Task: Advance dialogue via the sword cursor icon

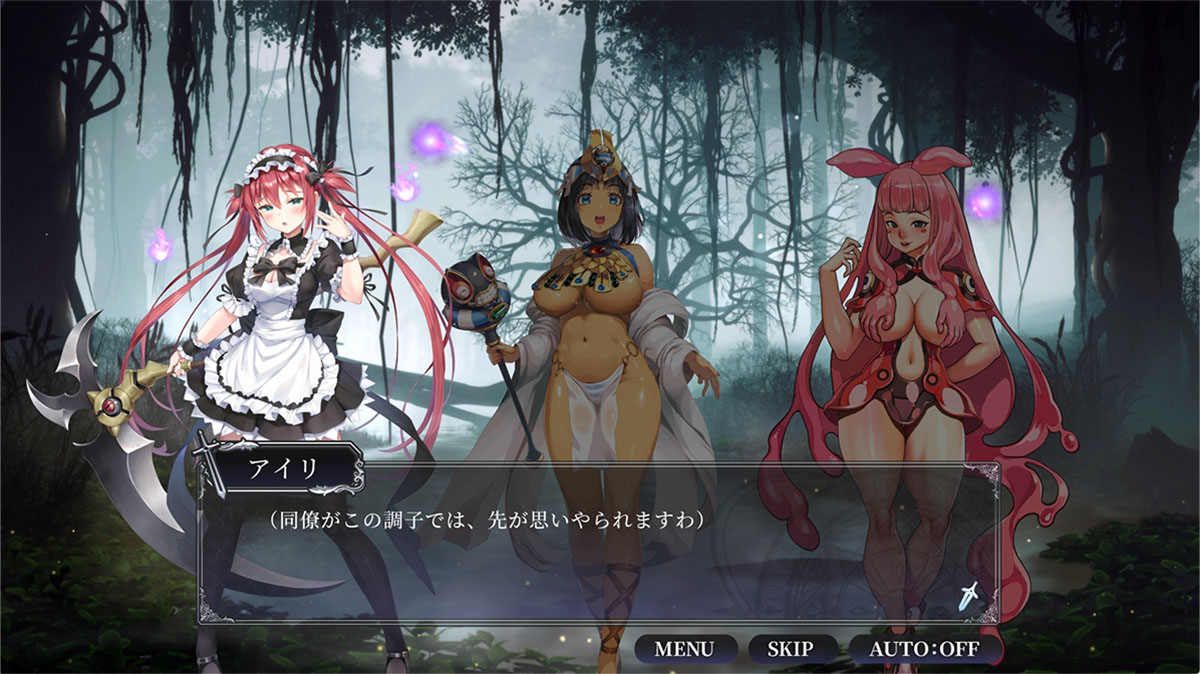Action: 967,597
